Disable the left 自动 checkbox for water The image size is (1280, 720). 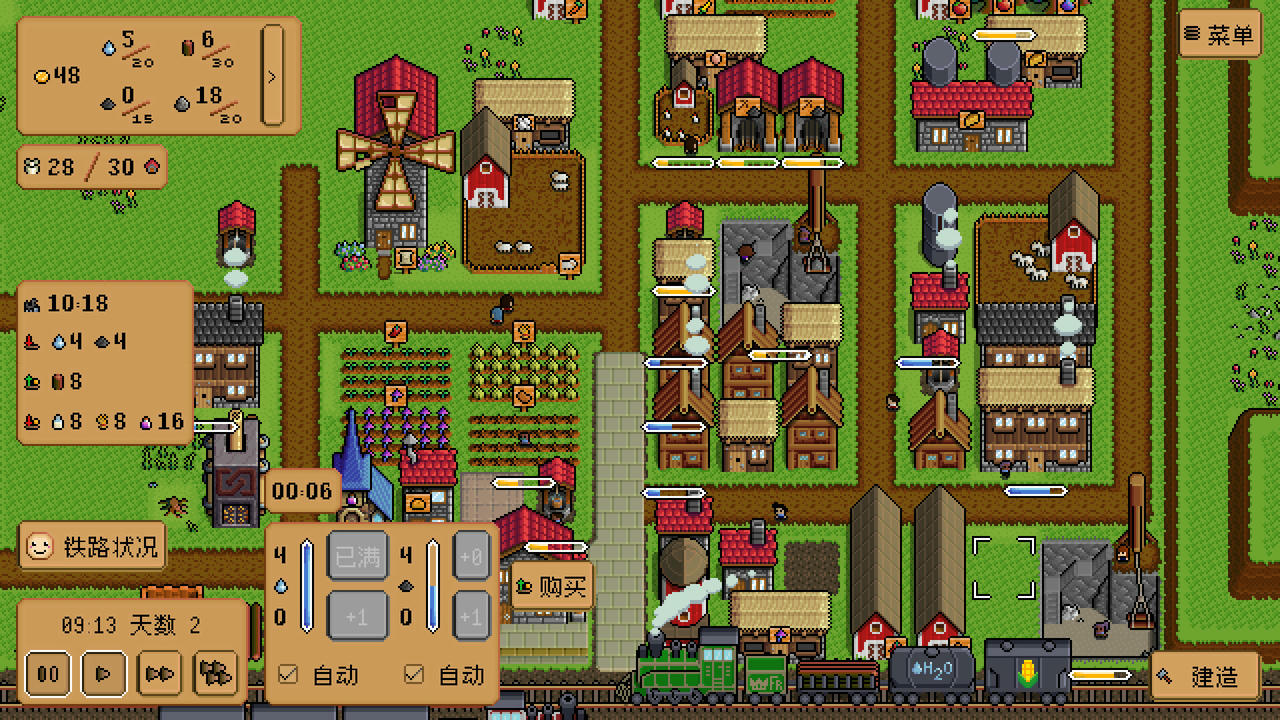(287, 676)
